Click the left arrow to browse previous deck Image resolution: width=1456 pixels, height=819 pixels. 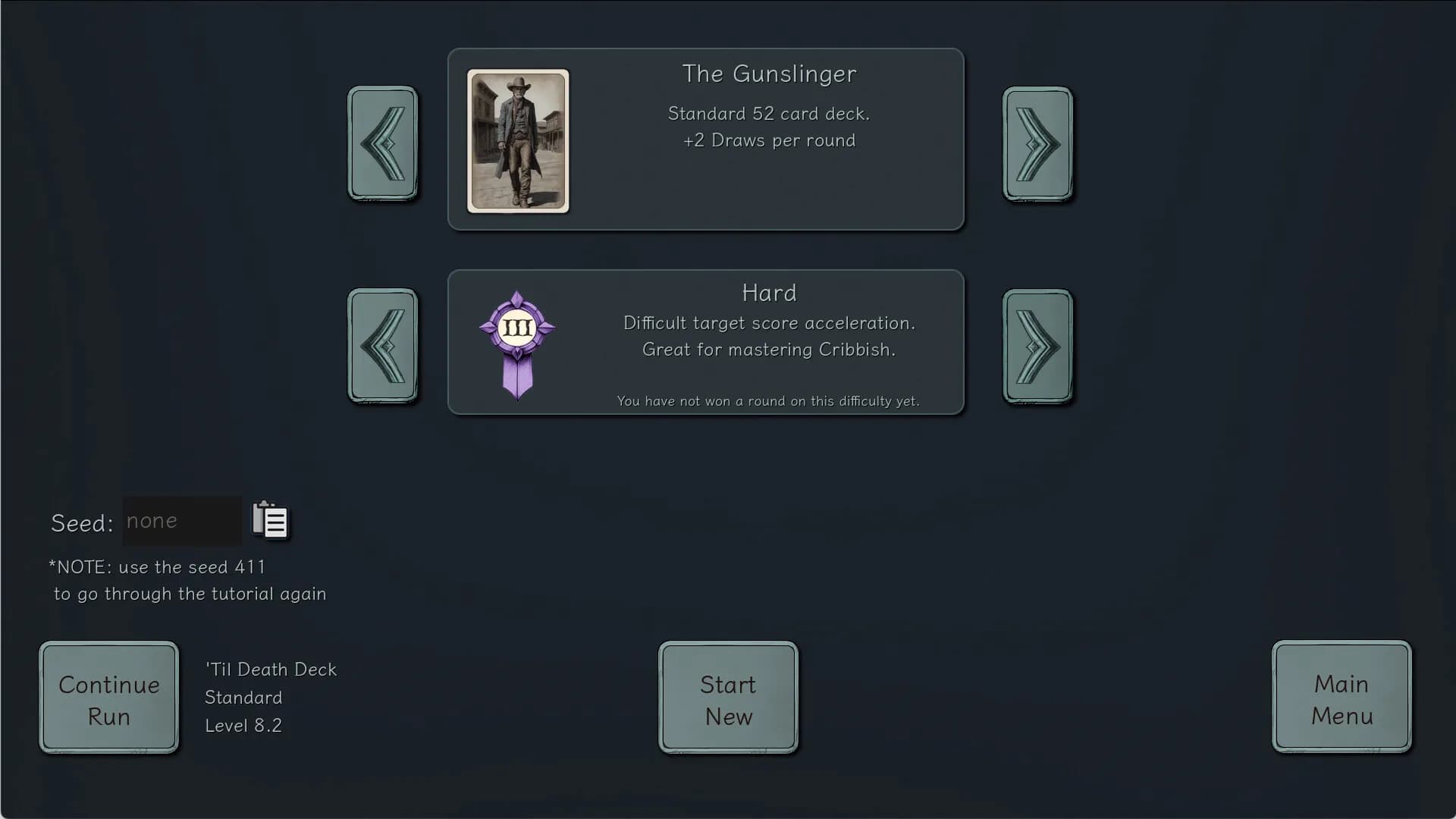383,144
